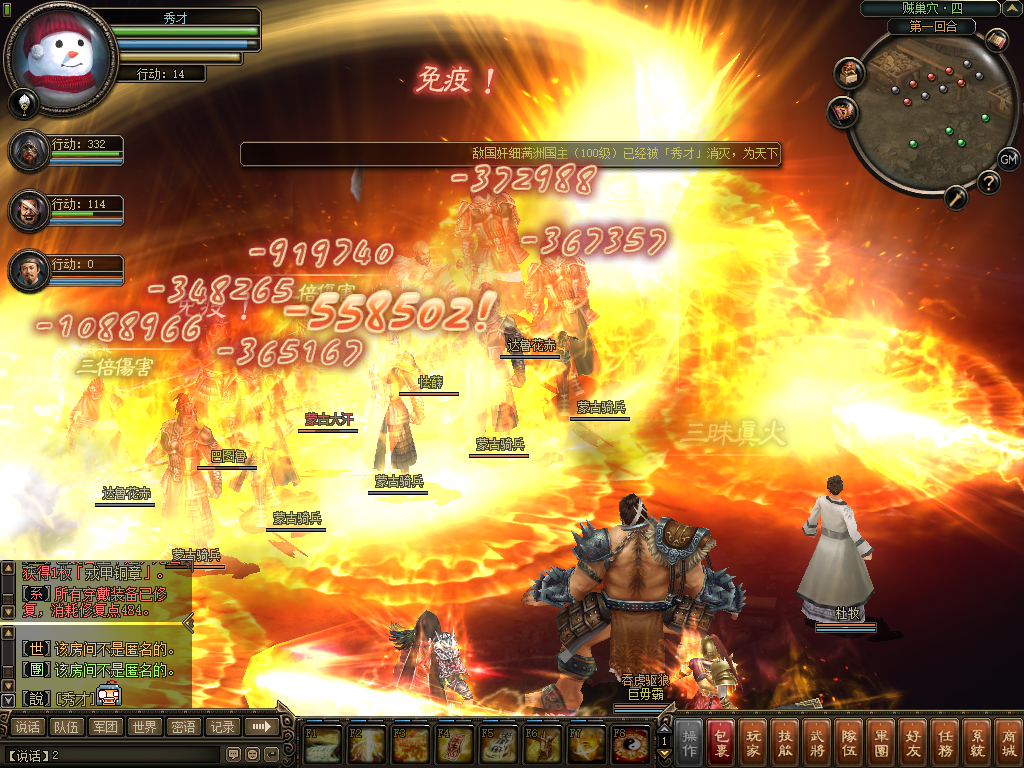Activate the F8 yin-yang skill

629,745
